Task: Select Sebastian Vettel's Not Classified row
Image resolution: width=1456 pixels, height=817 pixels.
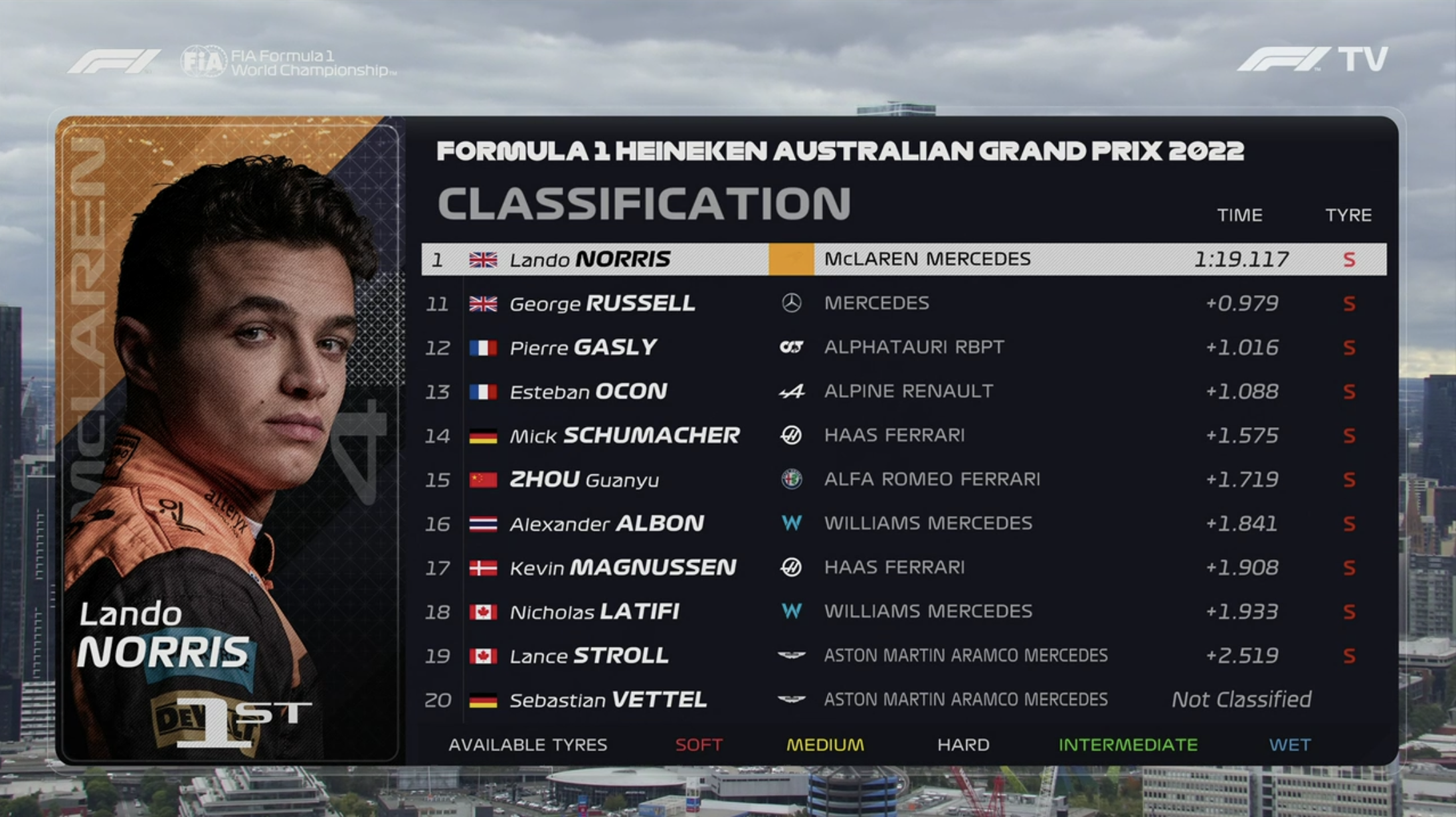Action: [x=903, y=699]
